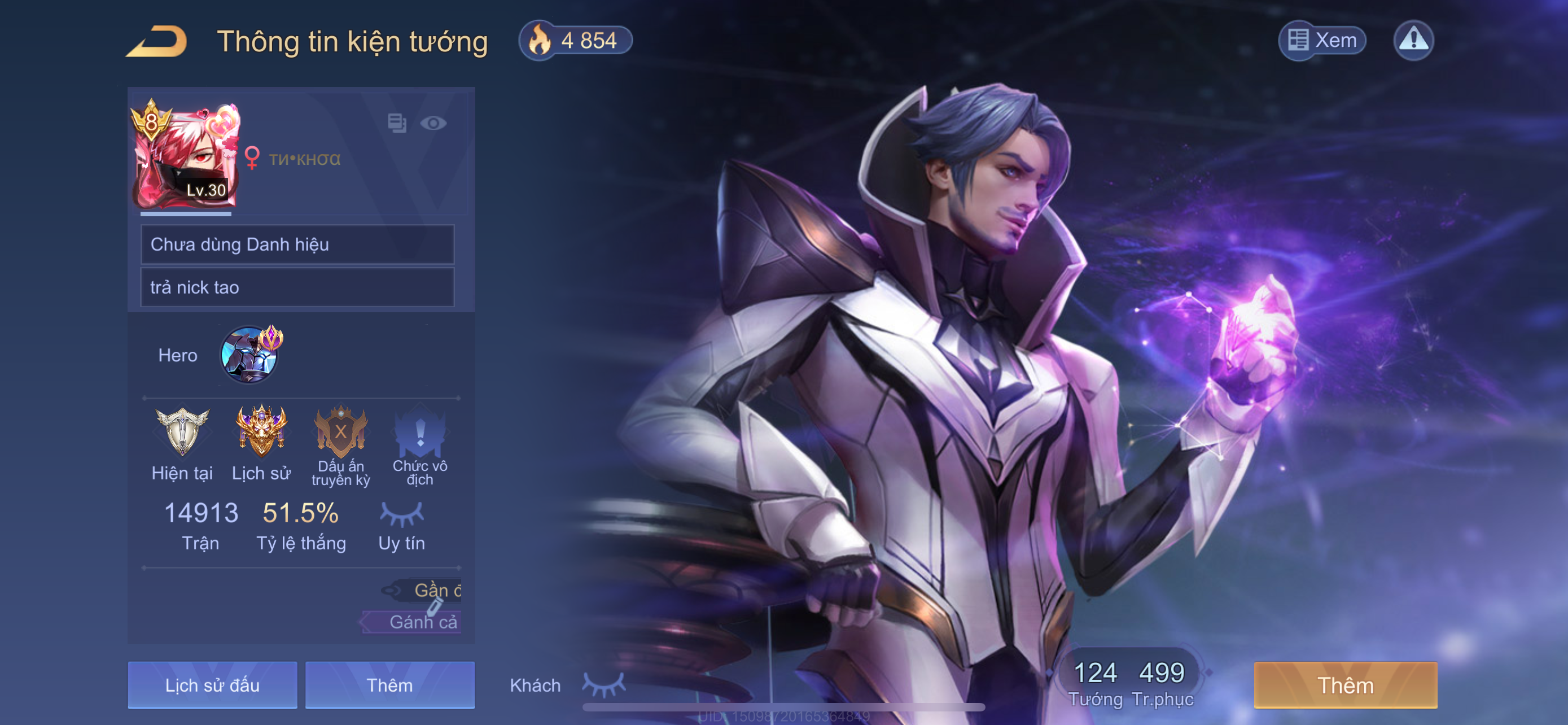This screenshot has width=1568, height=725.
Task: Click the player avatar portrait
Action: [x=185, y=156]
